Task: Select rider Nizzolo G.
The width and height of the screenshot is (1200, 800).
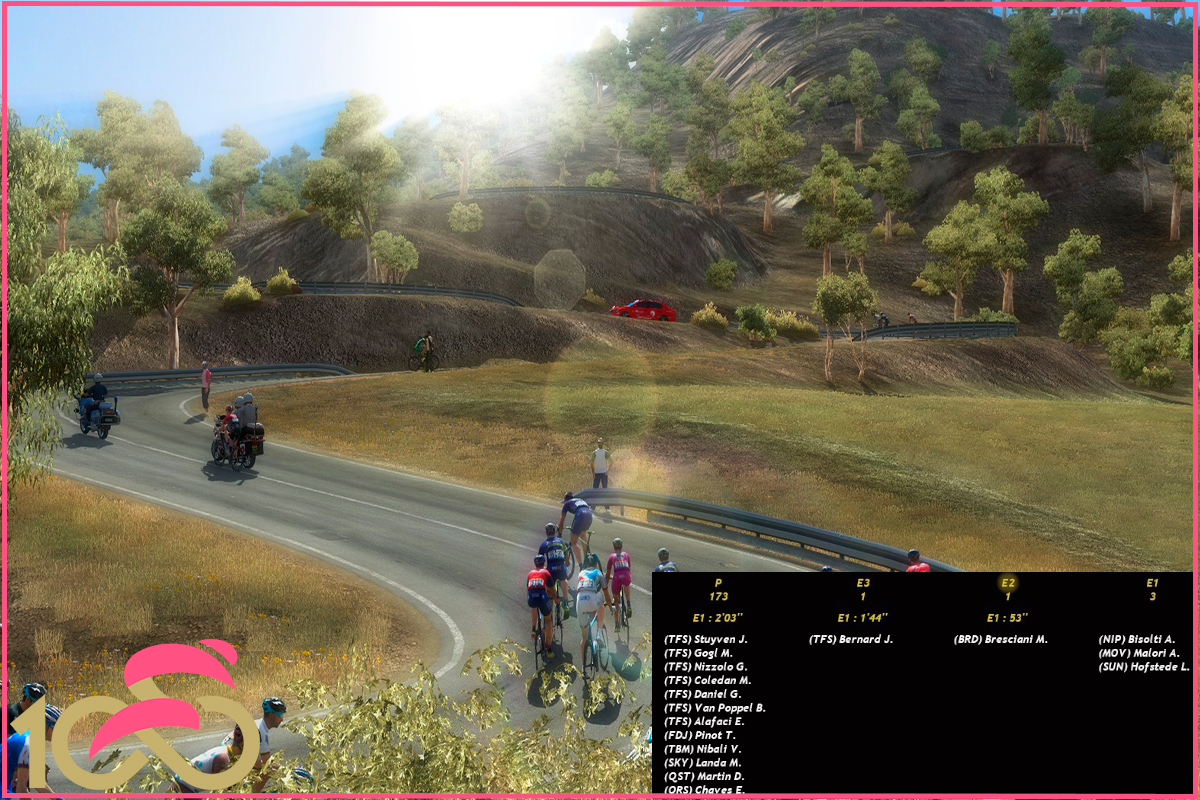Action: point(706,667)
